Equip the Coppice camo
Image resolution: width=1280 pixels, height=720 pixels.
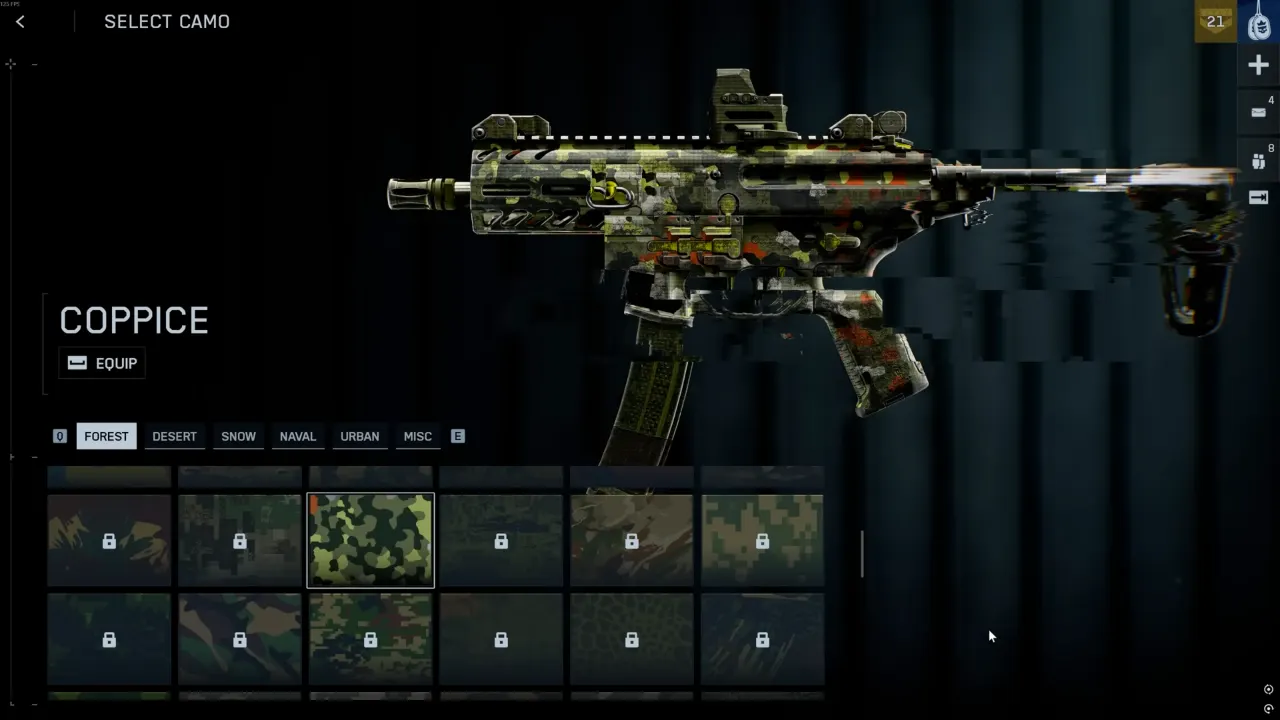(102, 363)
